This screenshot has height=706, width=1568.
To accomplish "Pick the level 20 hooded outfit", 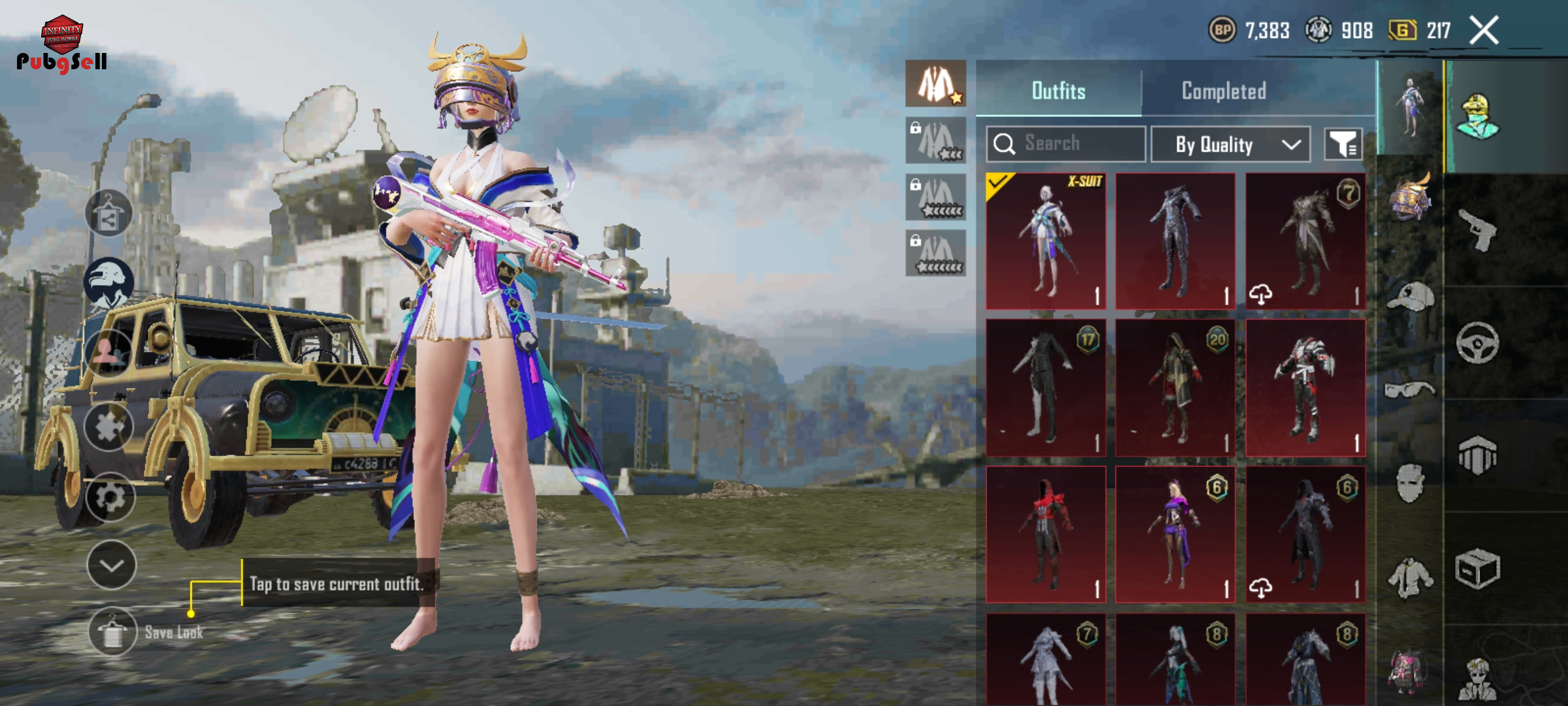I will click(x=1175, y=388).
